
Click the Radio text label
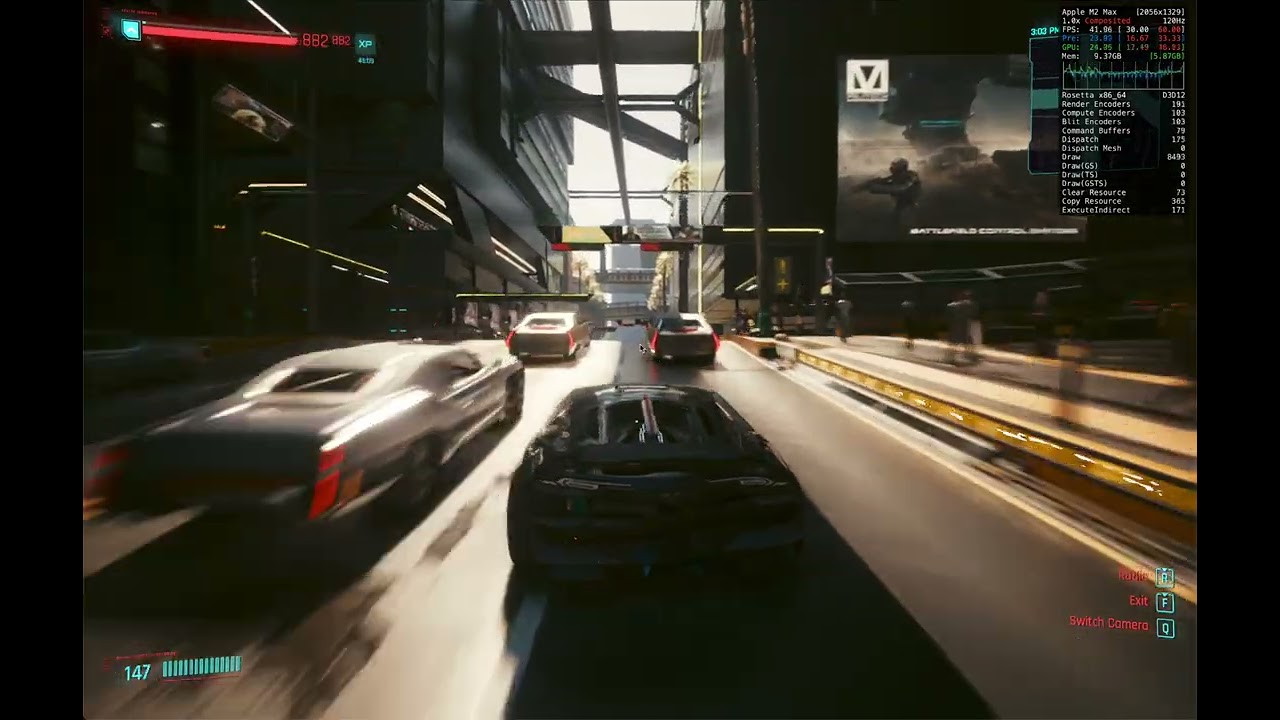click(x=1133, y=577)
